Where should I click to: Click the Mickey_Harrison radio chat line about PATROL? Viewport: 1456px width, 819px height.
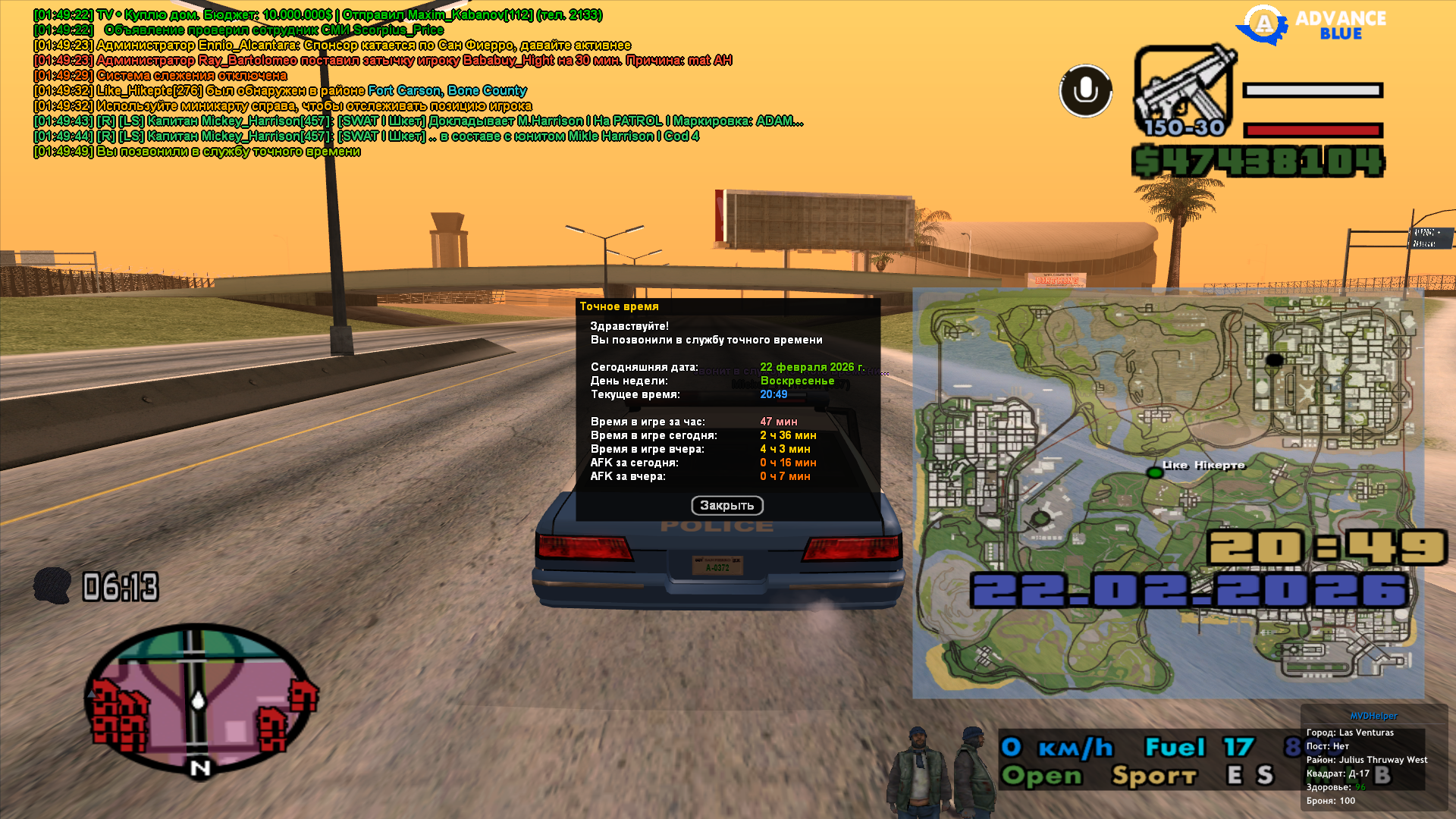point(418,121)
